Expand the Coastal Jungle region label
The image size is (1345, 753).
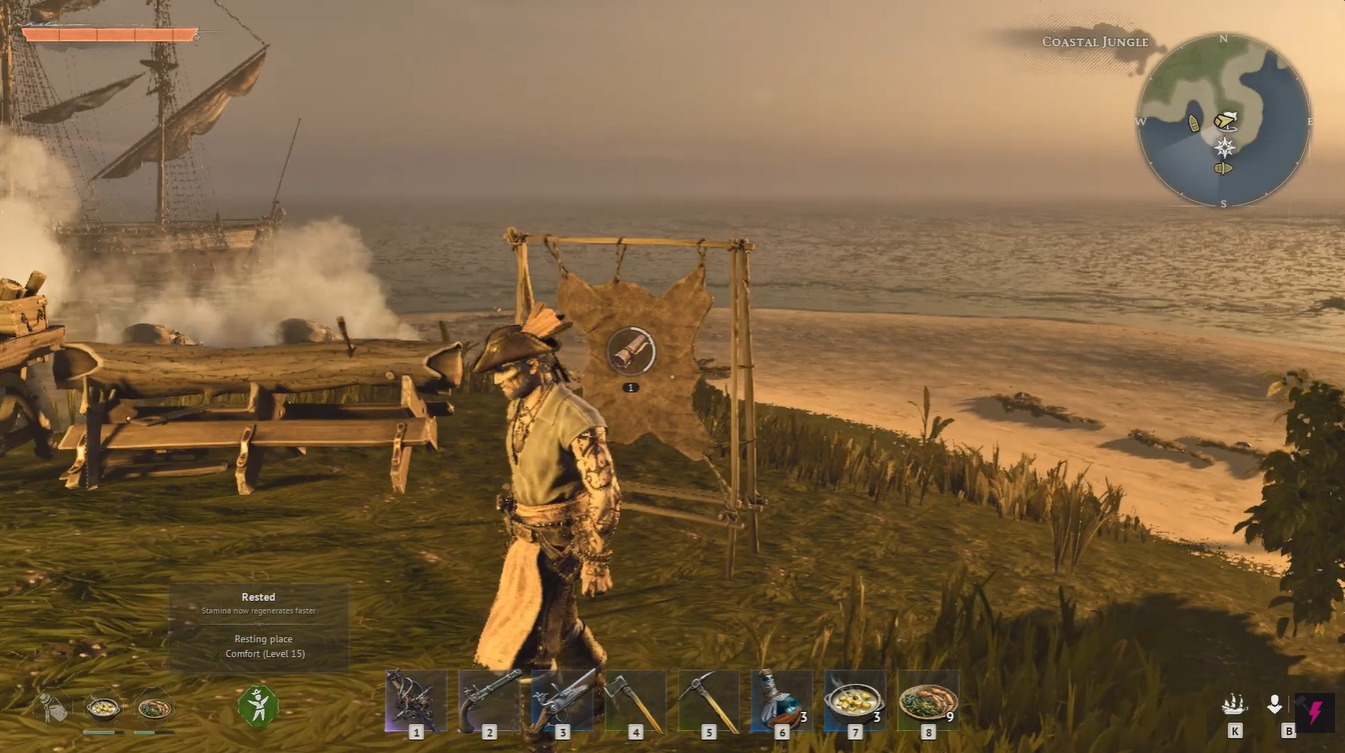(x=1094, y=41)
